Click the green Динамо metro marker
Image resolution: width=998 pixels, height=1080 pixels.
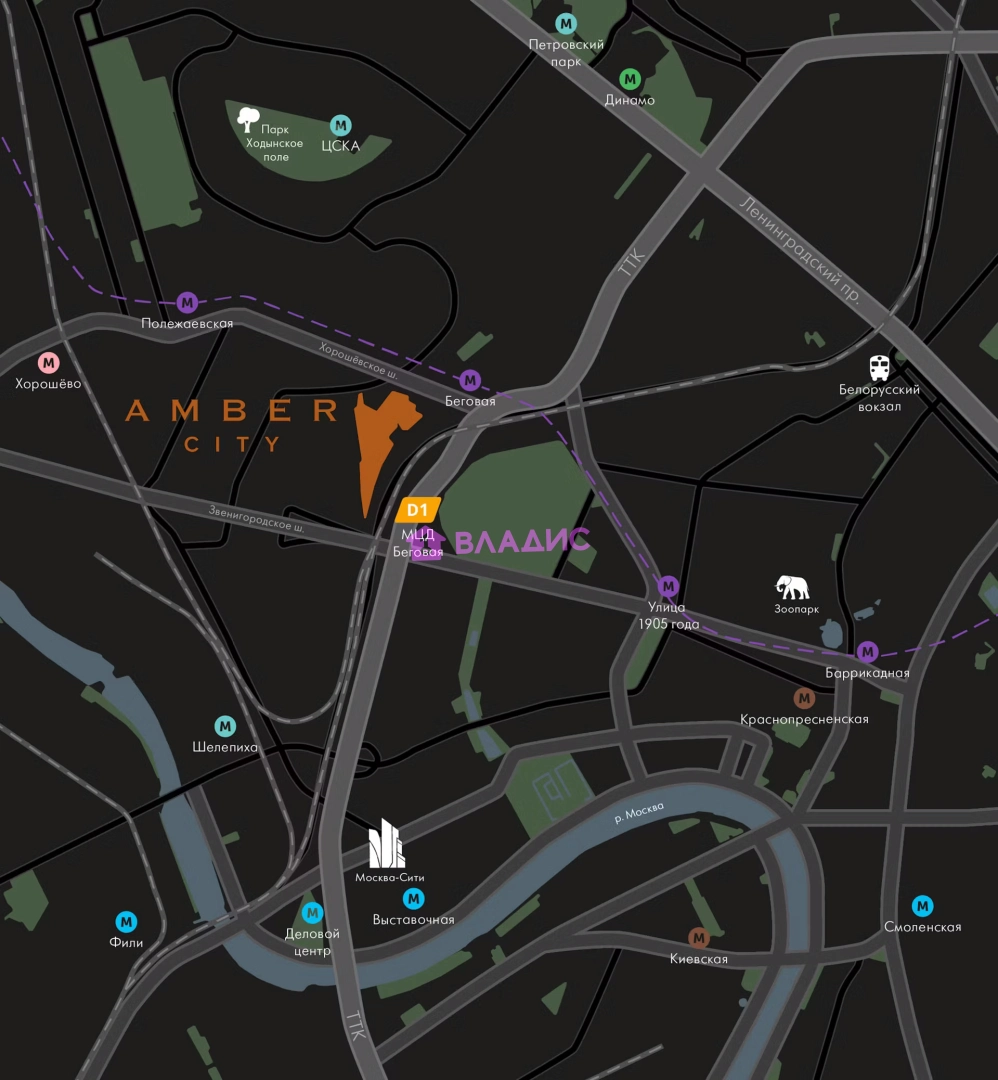tap(630, 78)
